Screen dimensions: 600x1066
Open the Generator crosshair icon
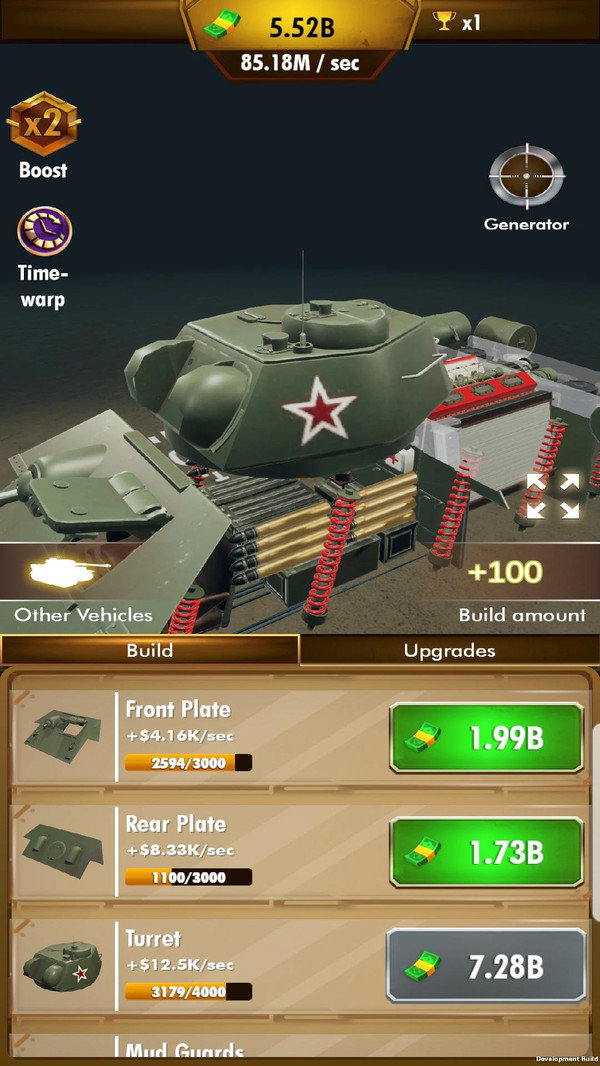click(526, 179)
